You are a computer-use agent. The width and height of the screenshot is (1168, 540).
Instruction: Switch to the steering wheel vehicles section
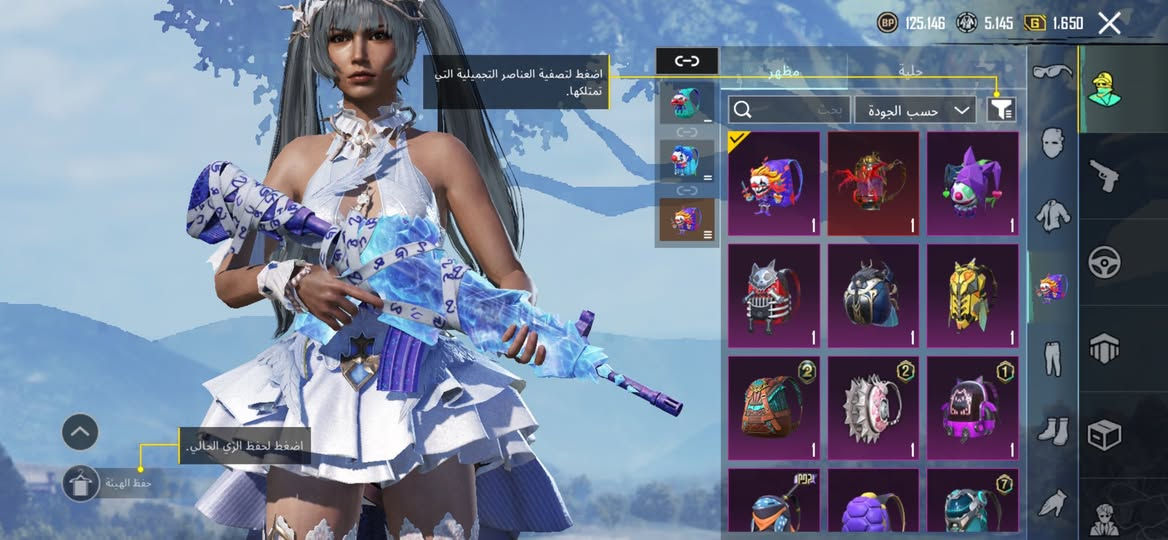[x=1104, y=262]
